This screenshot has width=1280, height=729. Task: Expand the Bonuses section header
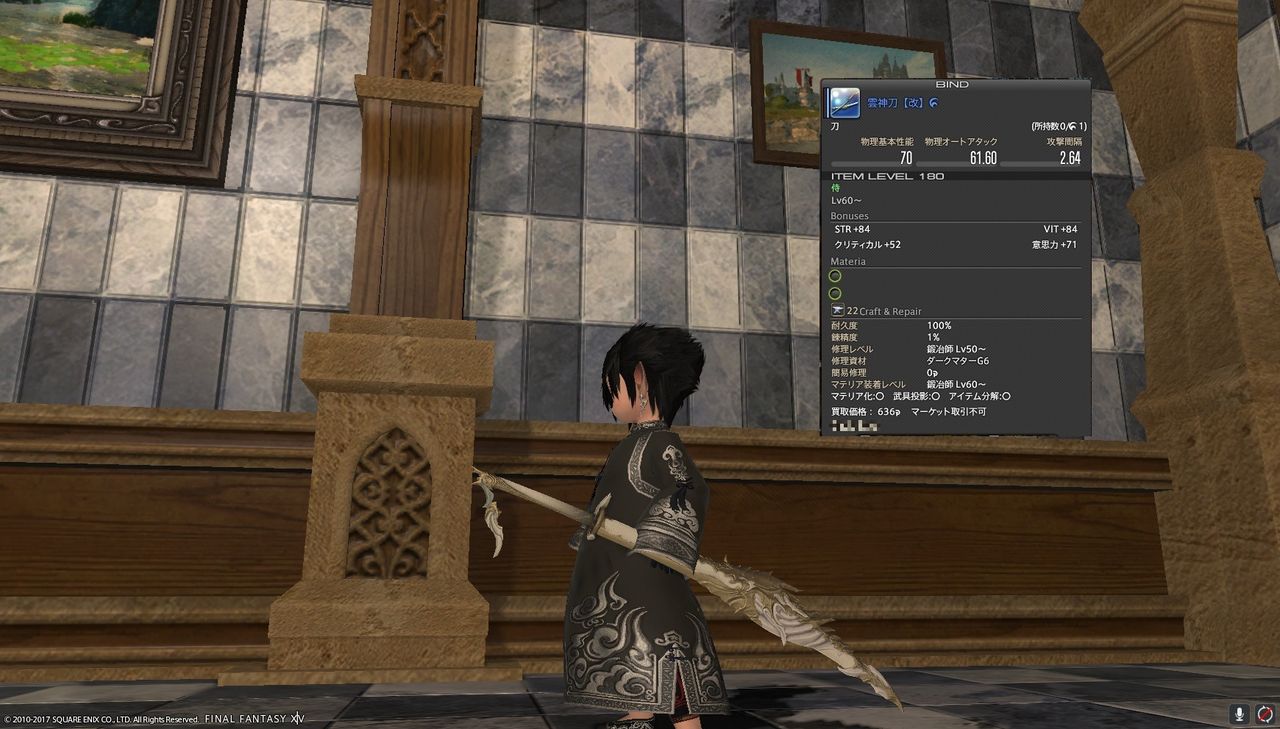[x=850, y=214]
